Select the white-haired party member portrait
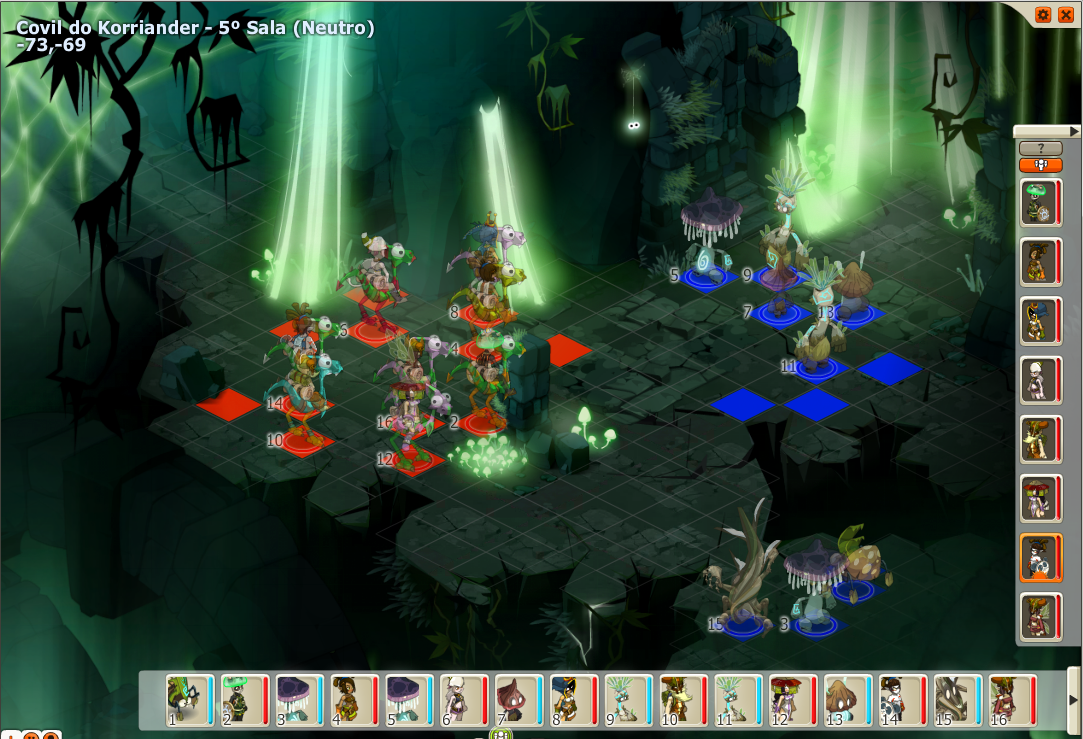 (x=1040, y=380)
